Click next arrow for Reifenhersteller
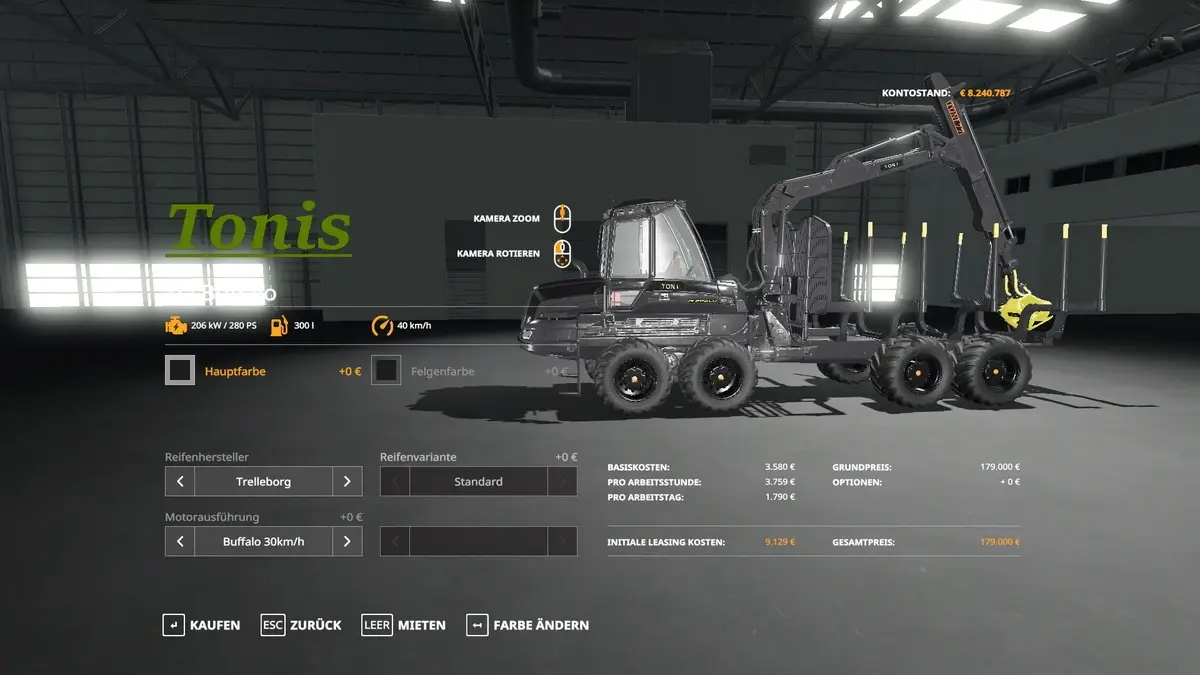Image resolution: width=1200 pixels, height=675 pixels. click(347, 481)
